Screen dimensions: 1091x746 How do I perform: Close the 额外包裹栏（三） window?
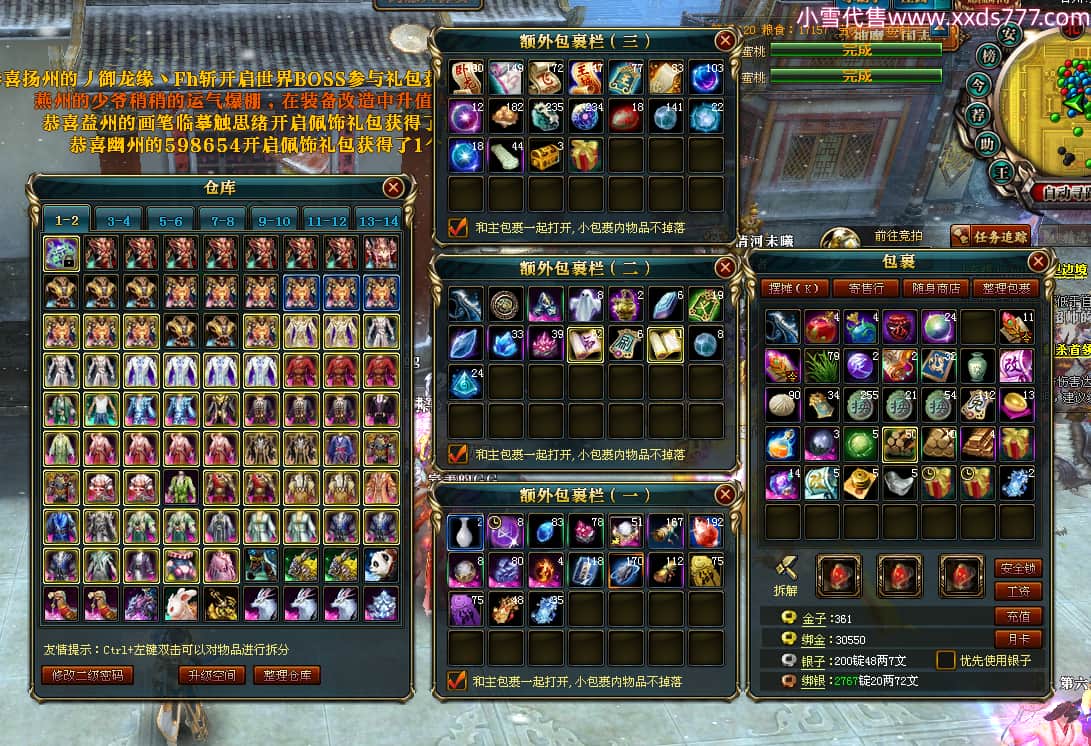coord(726,41)
